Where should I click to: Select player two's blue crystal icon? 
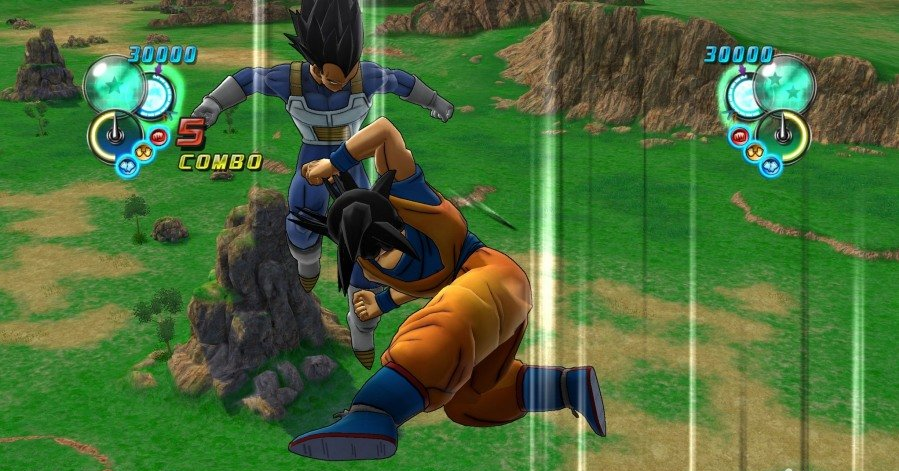[771, 164]
